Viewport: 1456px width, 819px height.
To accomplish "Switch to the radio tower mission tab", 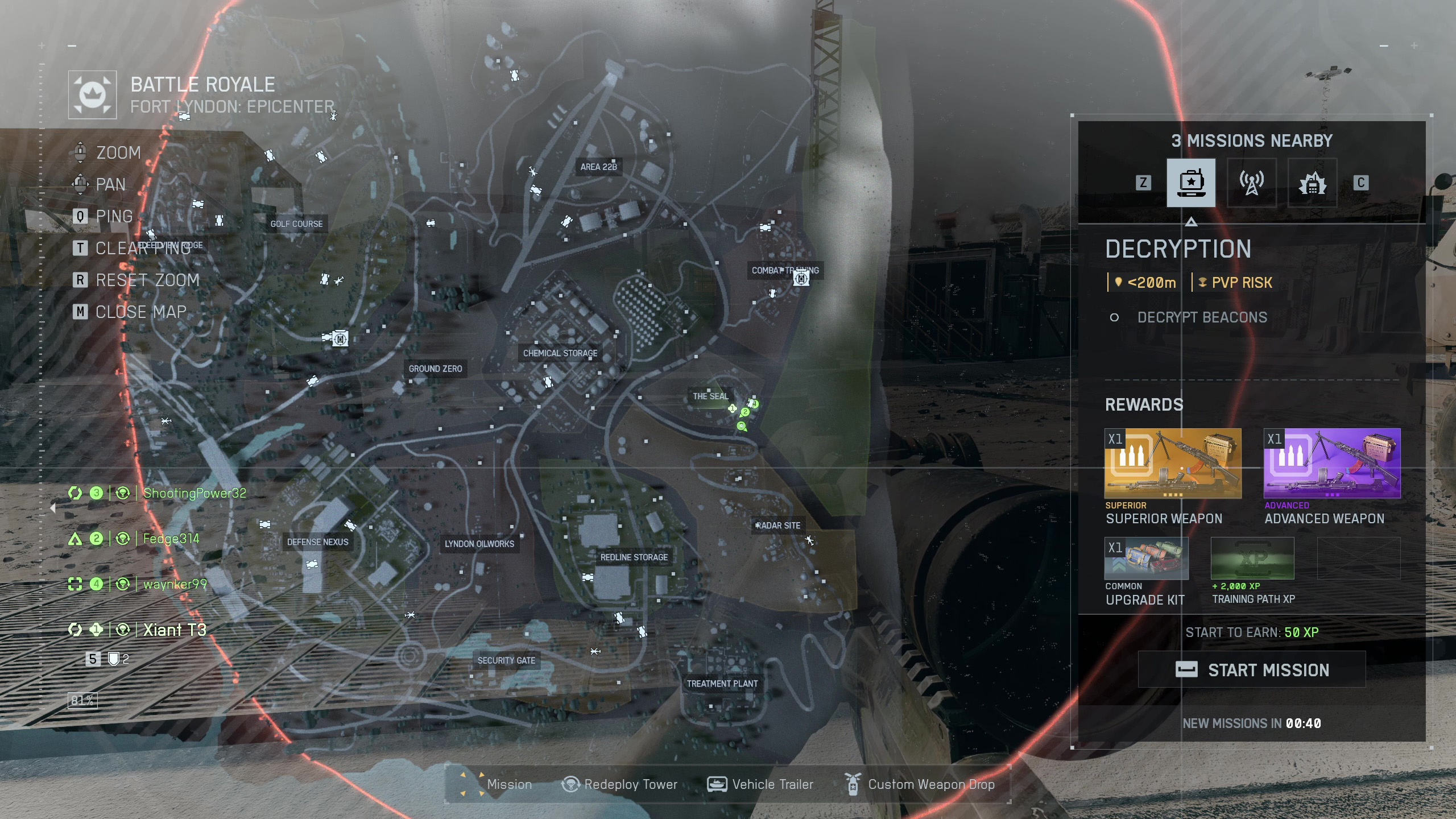I will tap(1251, 183).
